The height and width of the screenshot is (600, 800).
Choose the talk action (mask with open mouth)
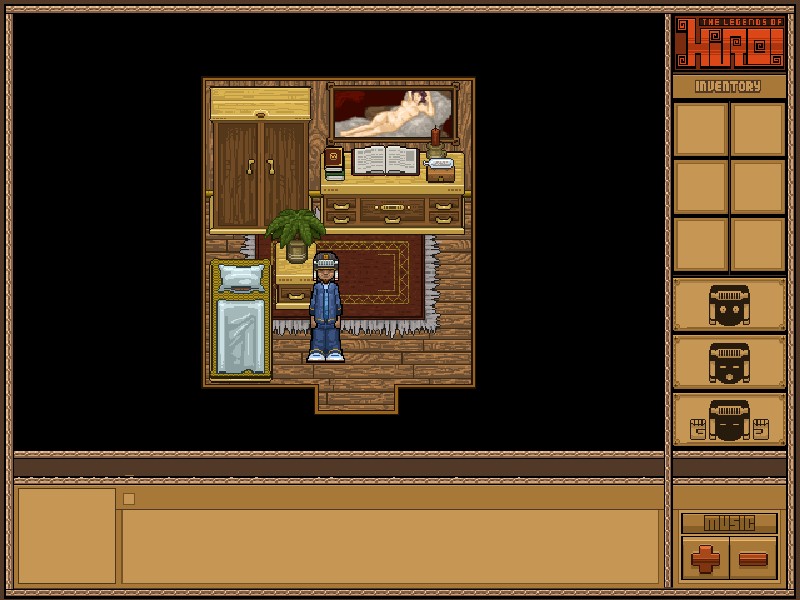pos(729,362)
